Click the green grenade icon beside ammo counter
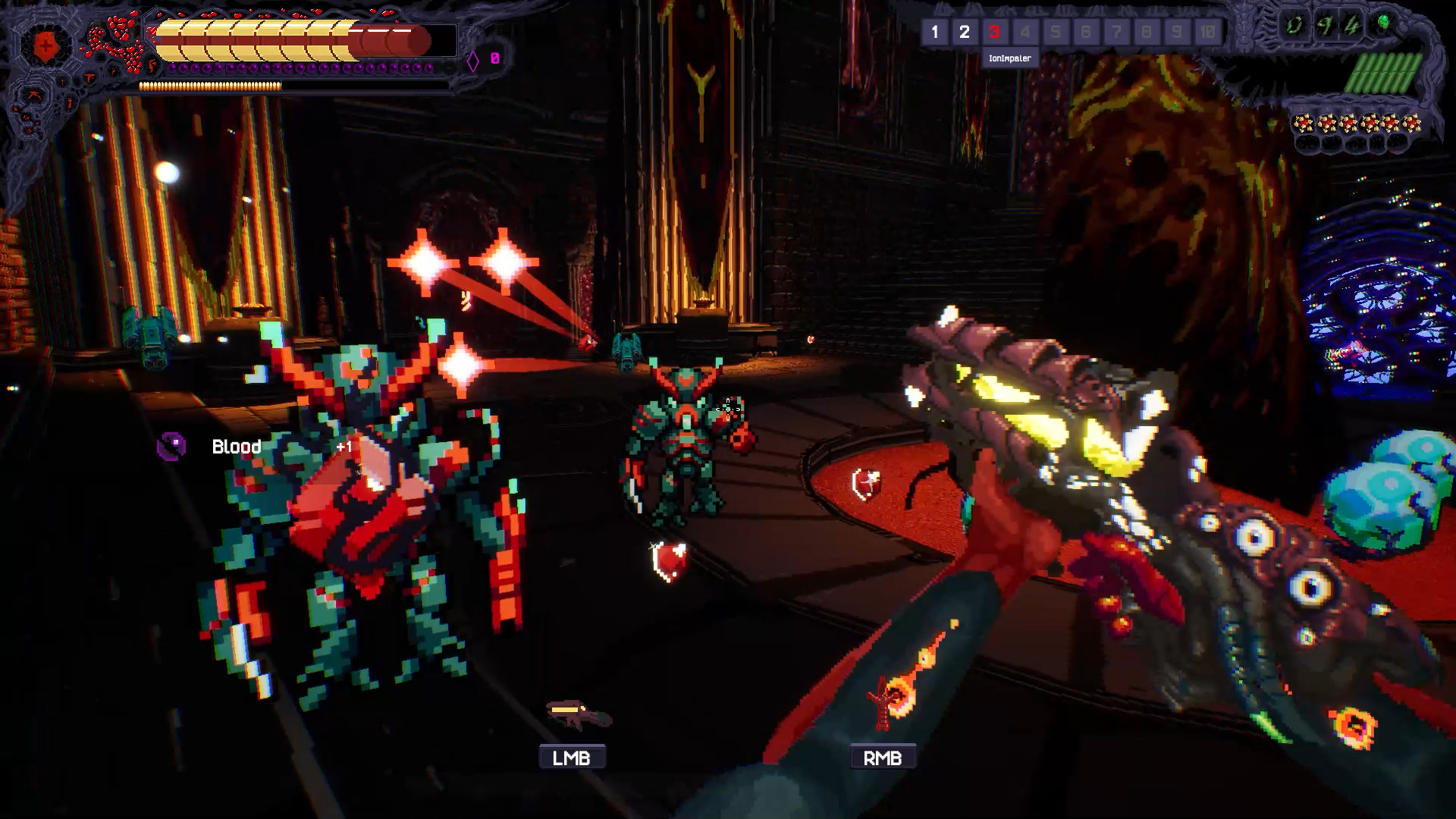1456x819 pixels. (x=1383, y=22)
